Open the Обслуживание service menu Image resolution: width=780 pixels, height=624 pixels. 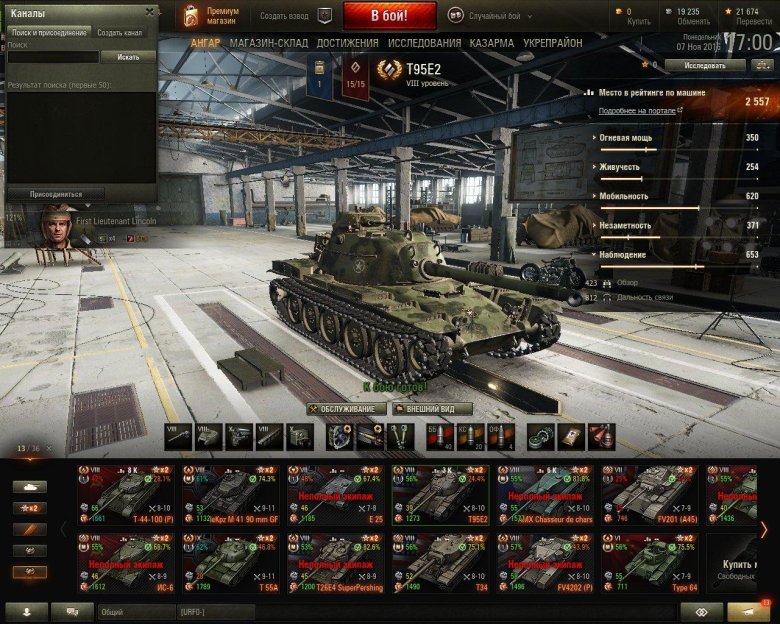pos(346,409)
